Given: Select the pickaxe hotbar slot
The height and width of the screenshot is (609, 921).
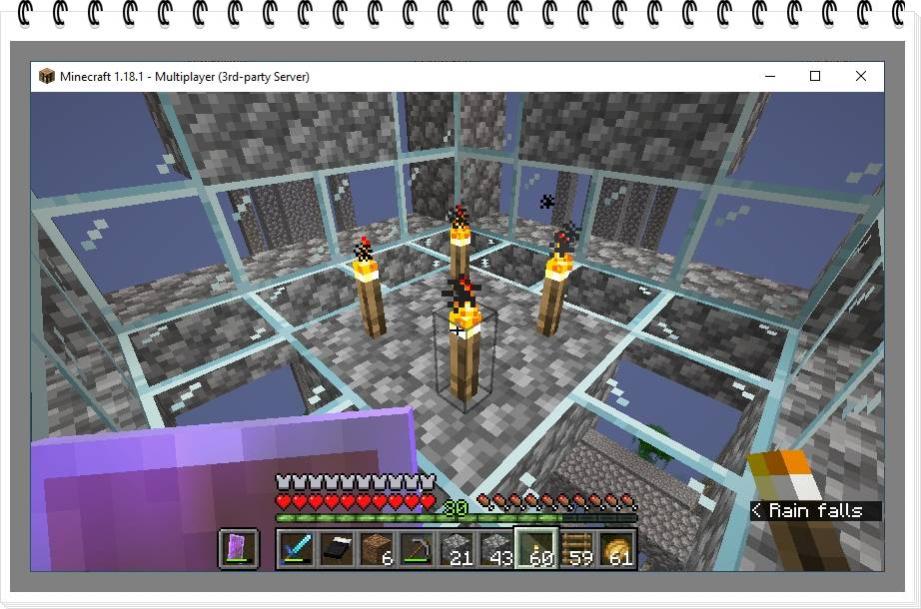Looking at the screenshot, I should tap(416, 549).
